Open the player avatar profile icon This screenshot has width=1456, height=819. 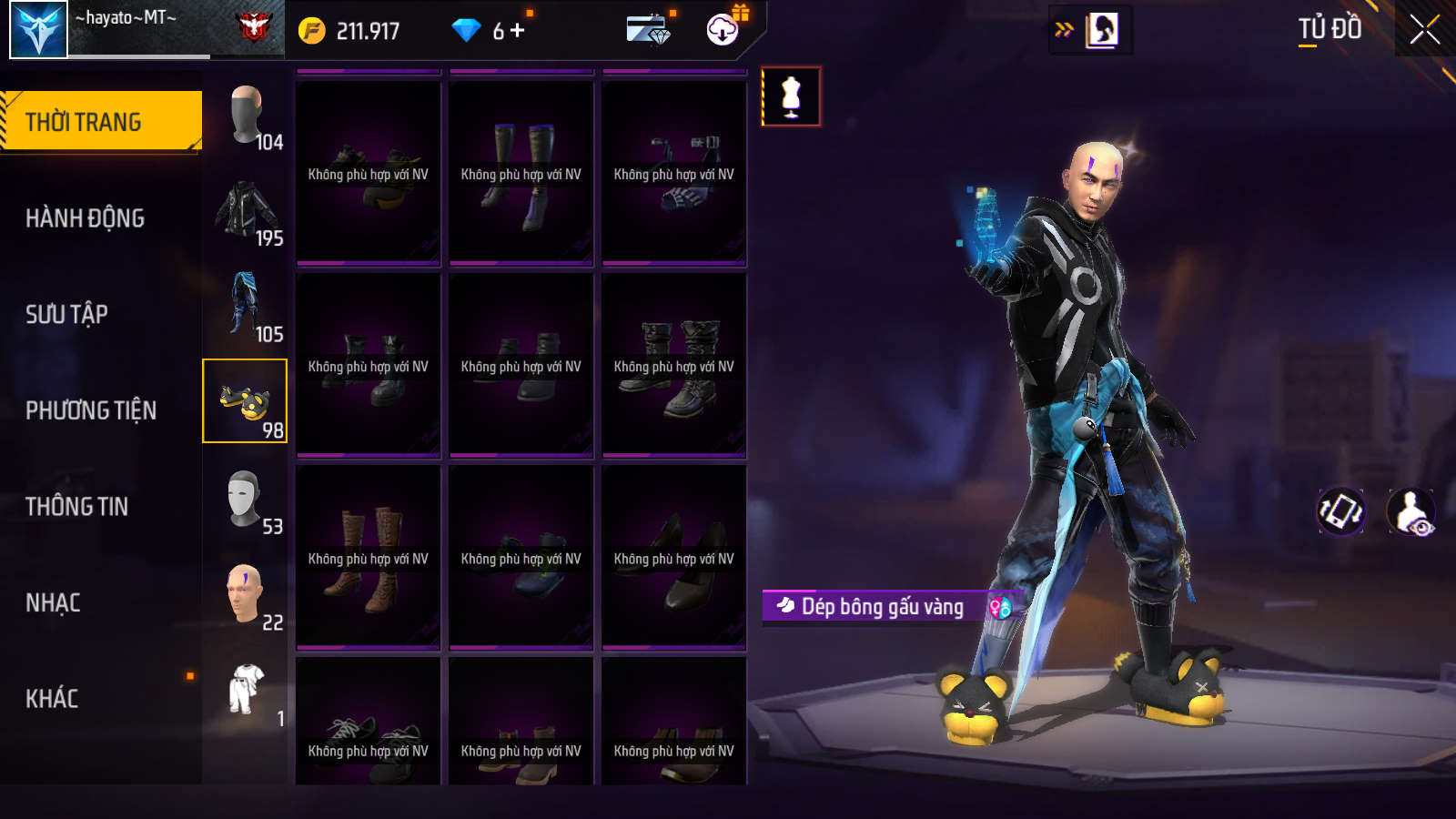pyautogui.click(x=38, y=29)
